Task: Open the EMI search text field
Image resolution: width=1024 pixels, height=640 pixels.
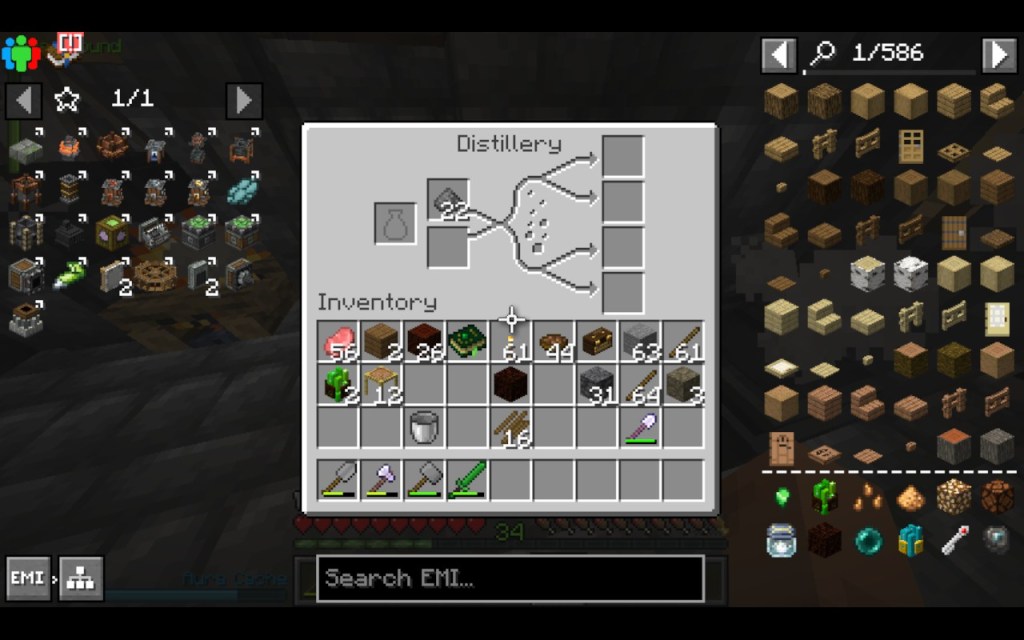Action: tap(510, 578)
